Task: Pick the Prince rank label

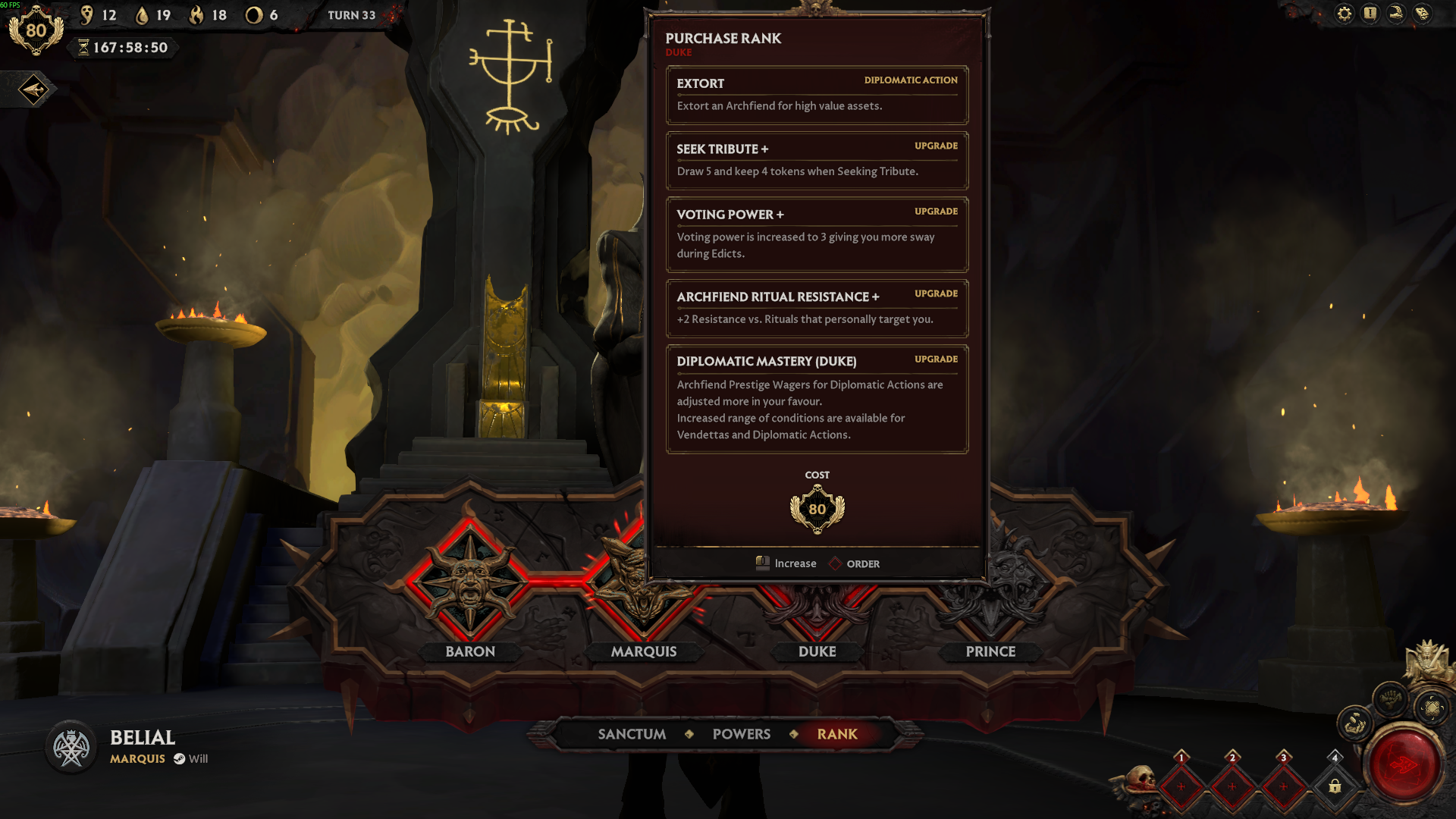Action: point(990,651)
